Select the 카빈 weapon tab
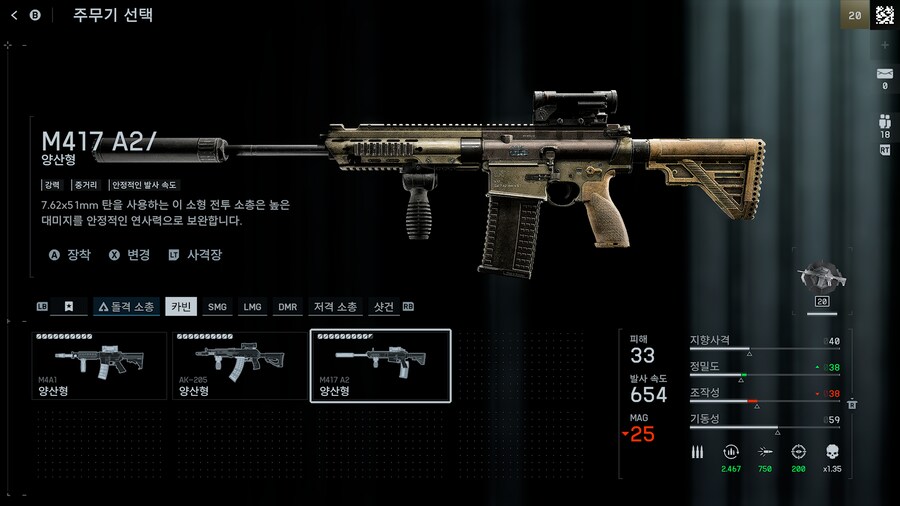Viewport: 900px width, 506px height. 182,307
